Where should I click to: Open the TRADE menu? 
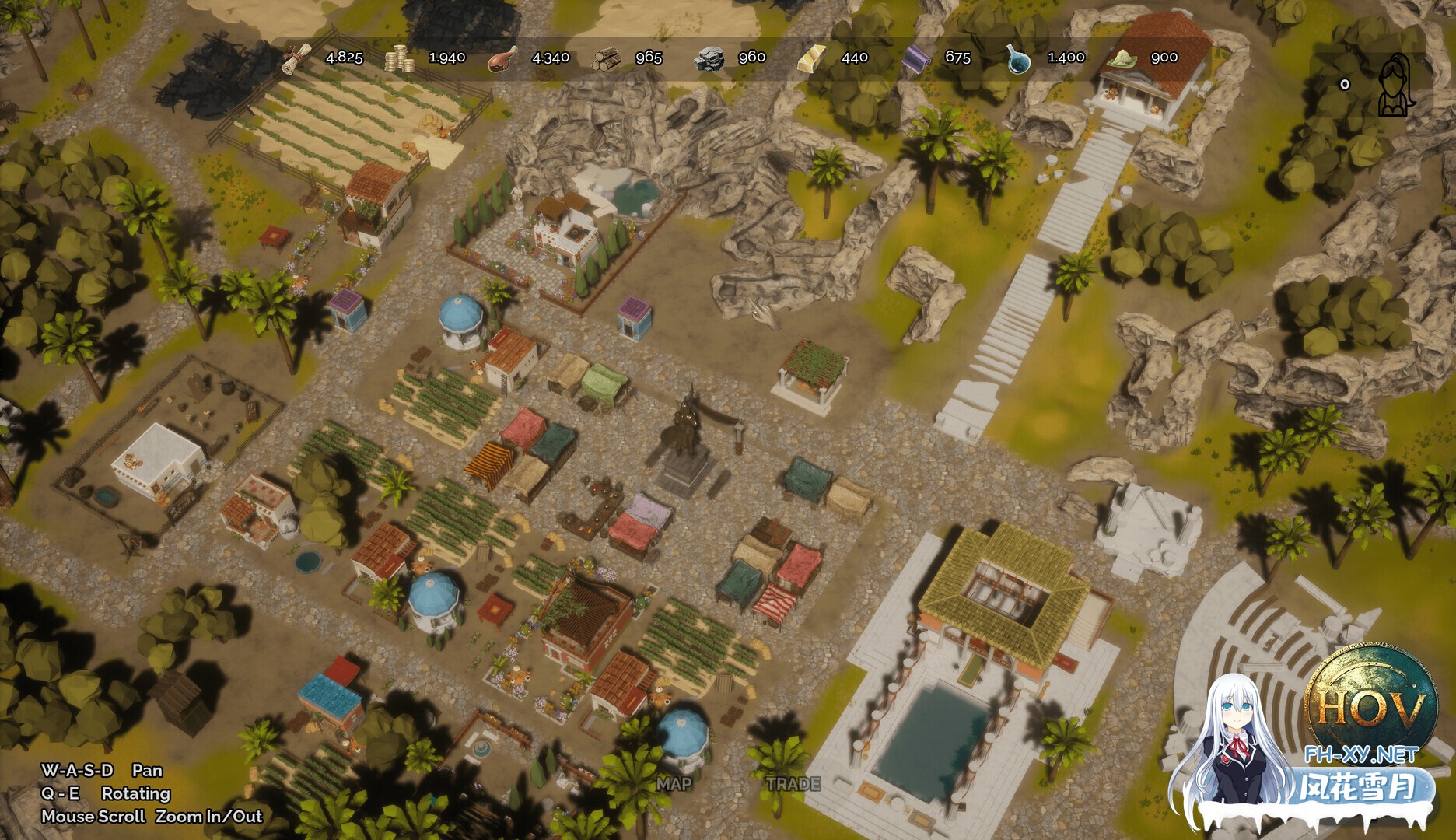793,784
